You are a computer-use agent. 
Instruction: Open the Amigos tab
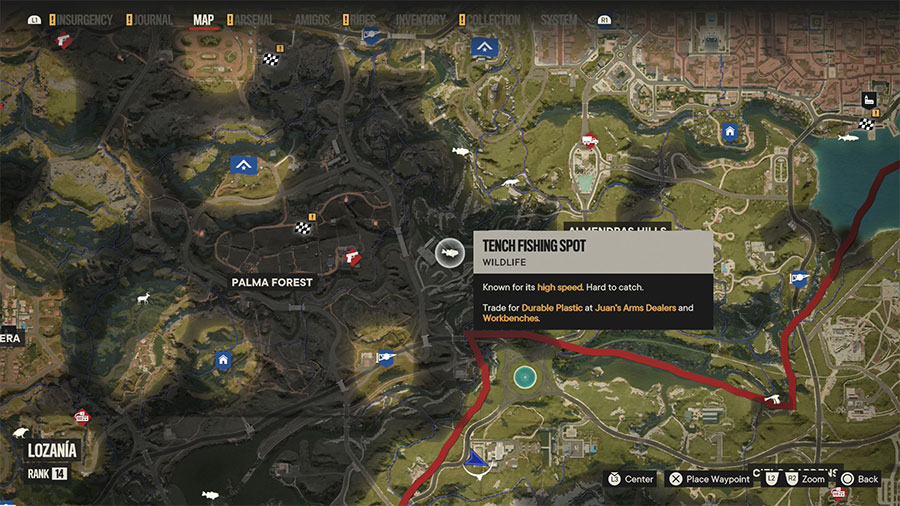click(x=313, y=19)
